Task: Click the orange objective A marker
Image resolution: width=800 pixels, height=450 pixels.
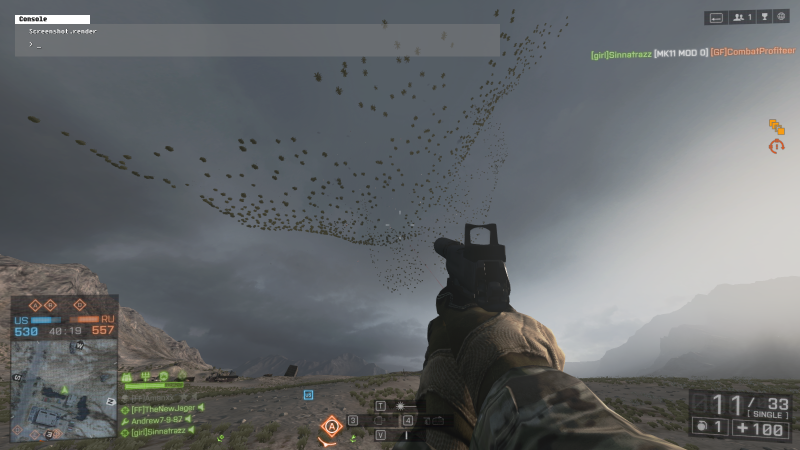Action: coord(331,427)
